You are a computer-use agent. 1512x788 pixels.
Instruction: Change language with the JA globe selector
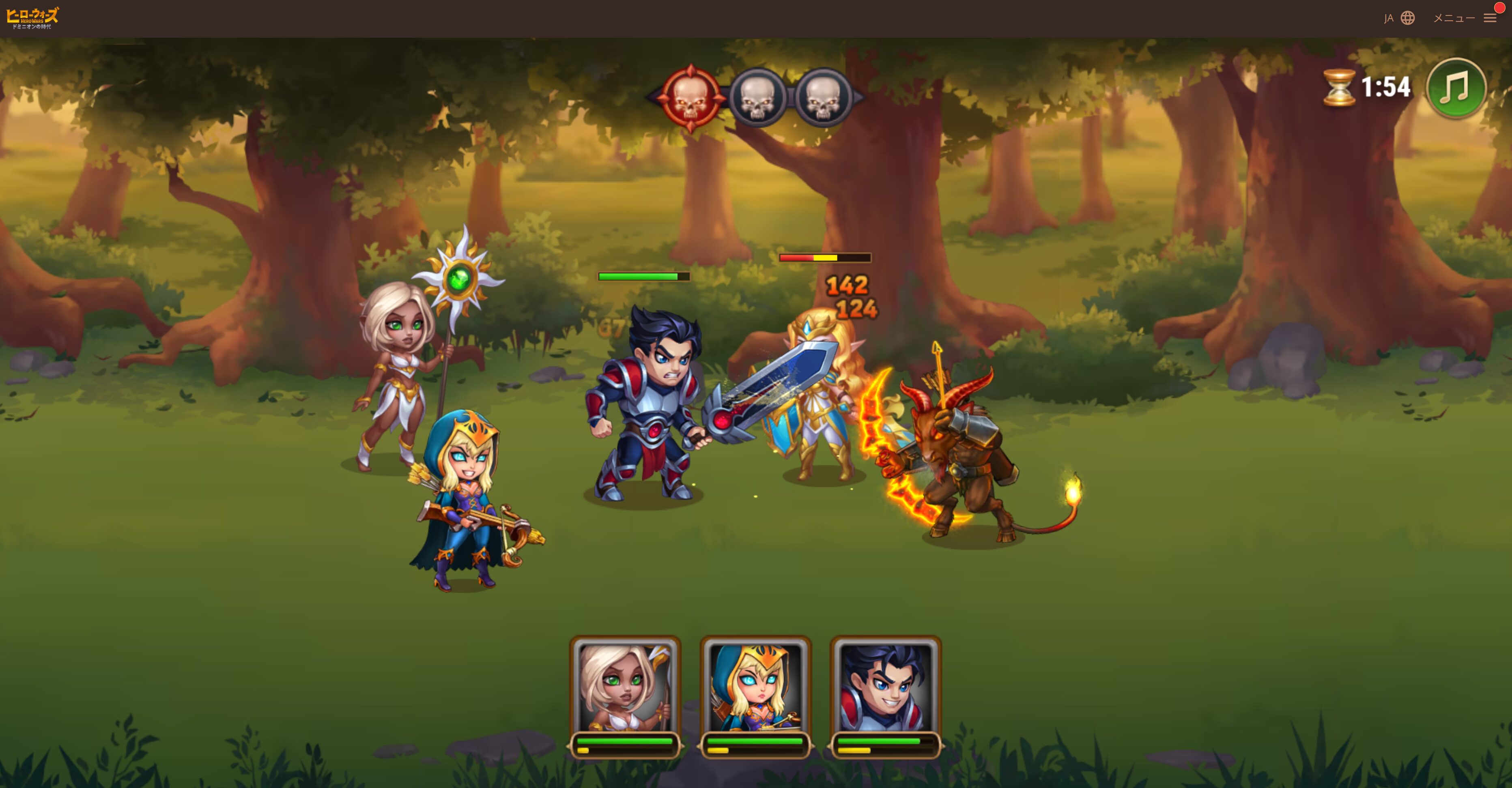1399,18
